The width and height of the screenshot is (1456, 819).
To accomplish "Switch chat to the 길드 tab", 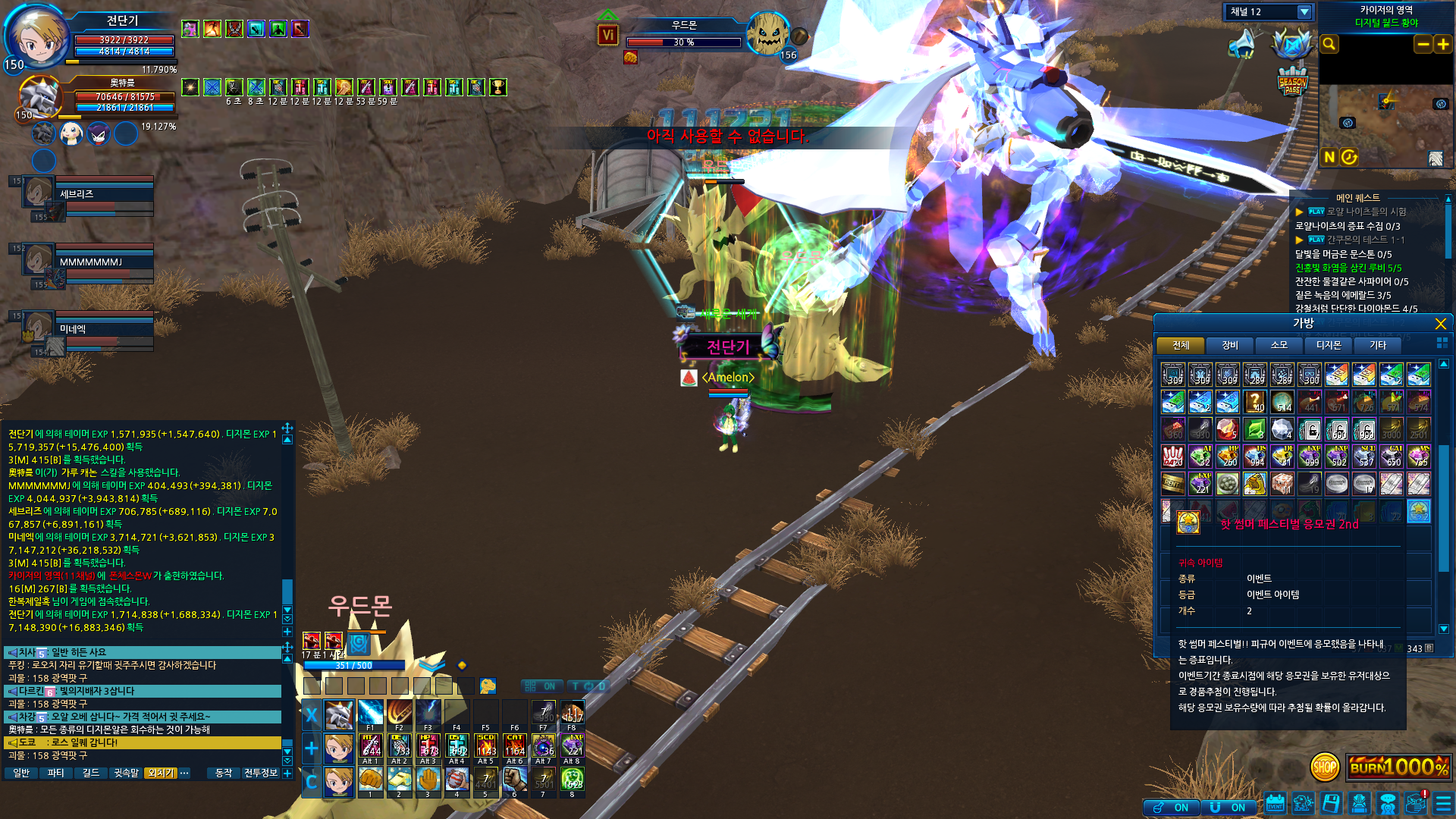I will coord(91,773).
